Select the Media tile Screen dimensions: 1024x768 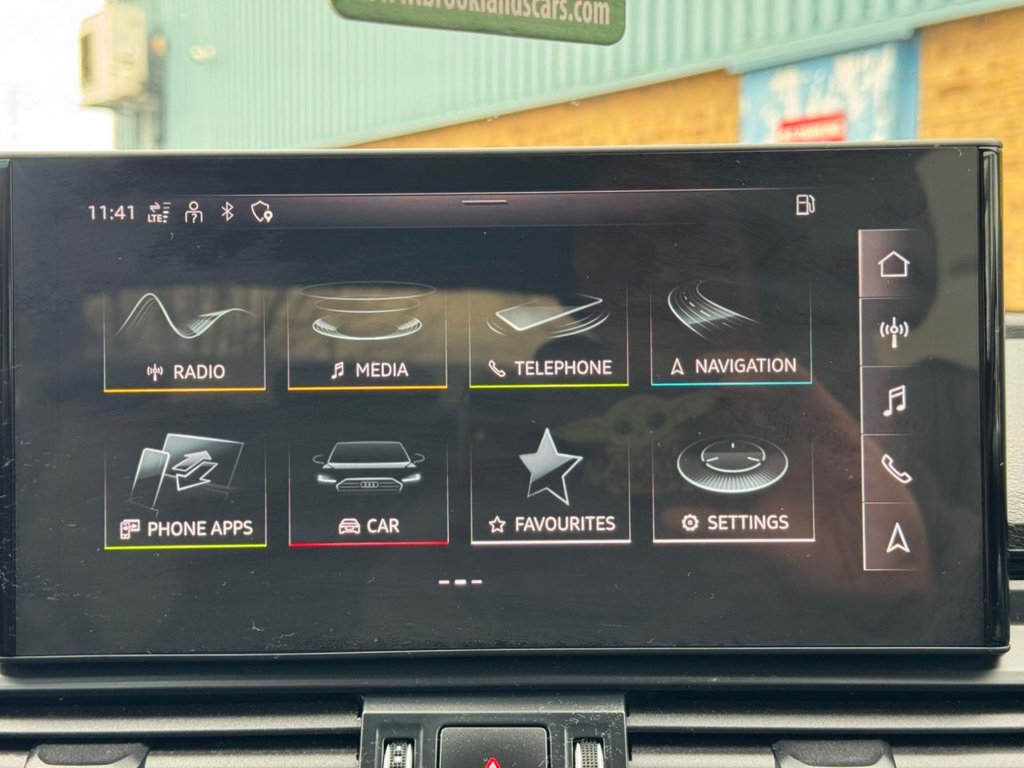[x=368, y=337]
